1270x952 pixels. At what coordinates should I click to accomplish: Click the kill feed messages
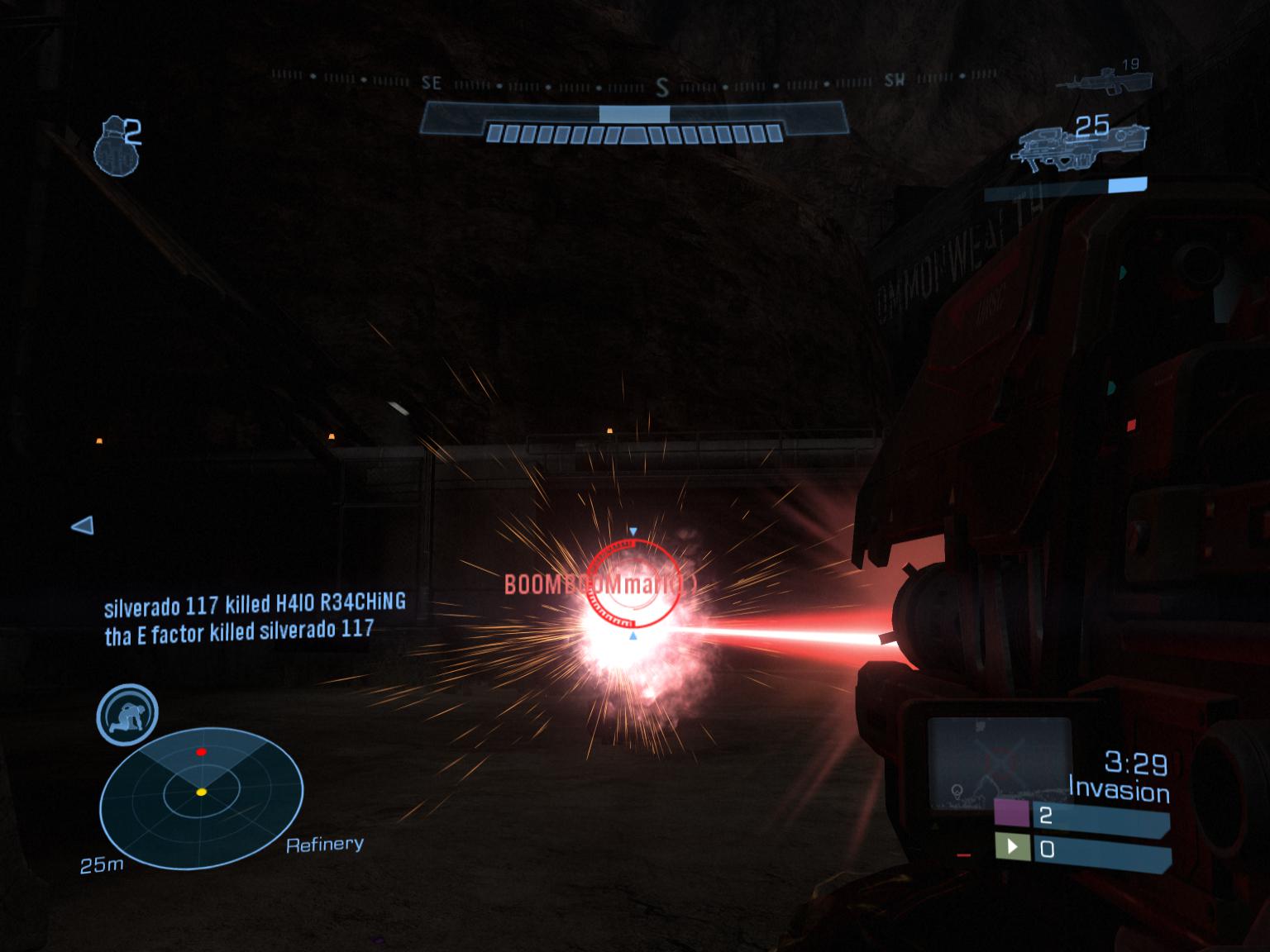[255, 617]
